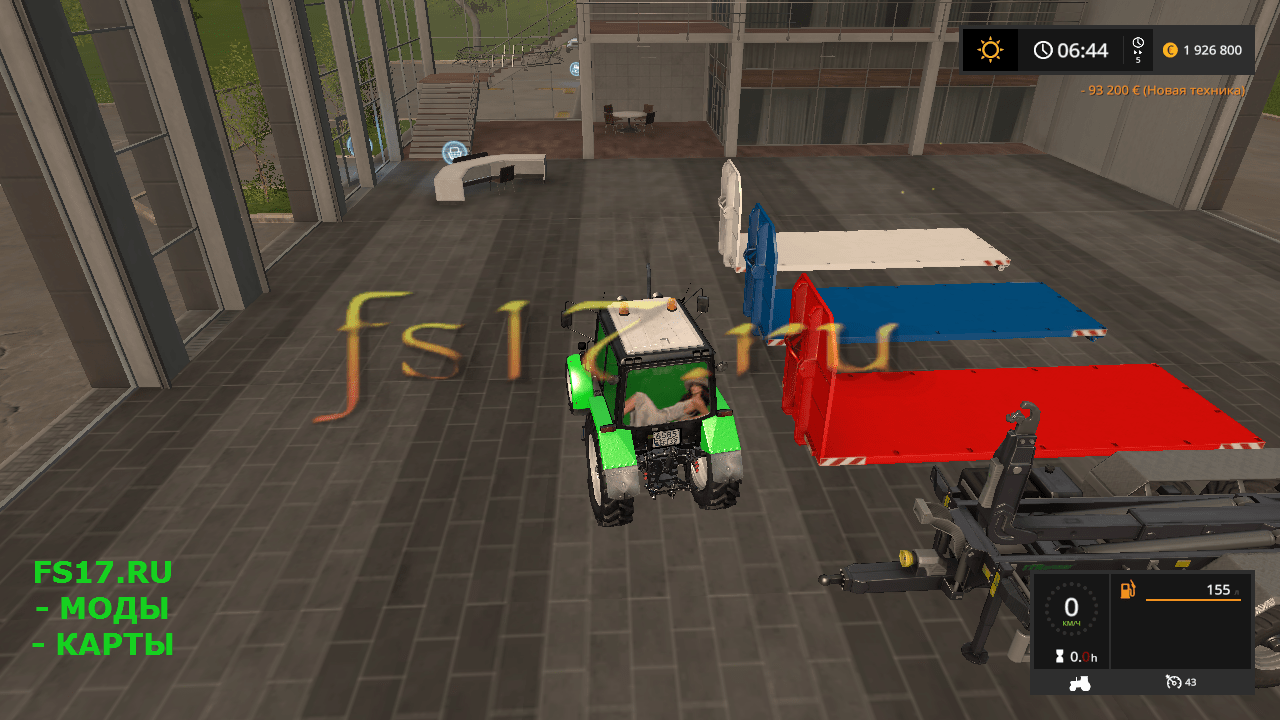Image resolution: width=1280 pixels, height=720 pixels.
Task: Toggle the engine hour counter showing 0.0h
Action: (1082, 657)
